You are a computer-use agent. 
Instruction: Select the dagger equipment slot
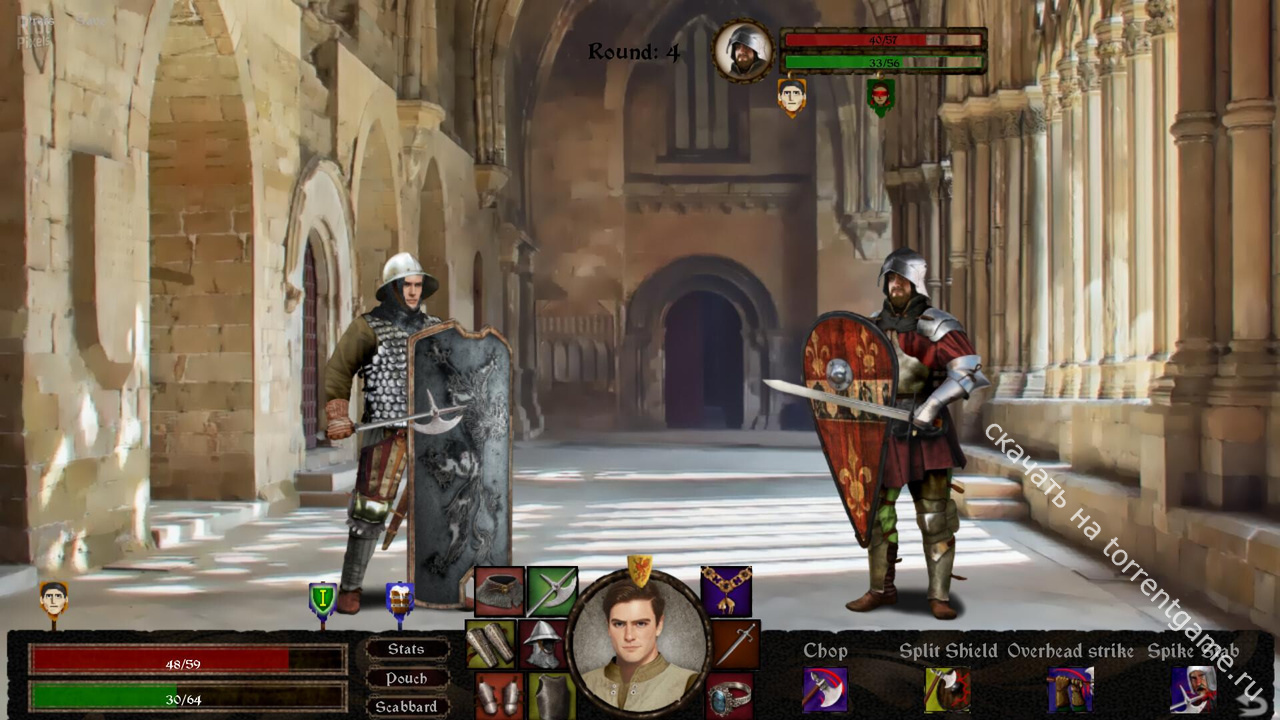point(736,643)
